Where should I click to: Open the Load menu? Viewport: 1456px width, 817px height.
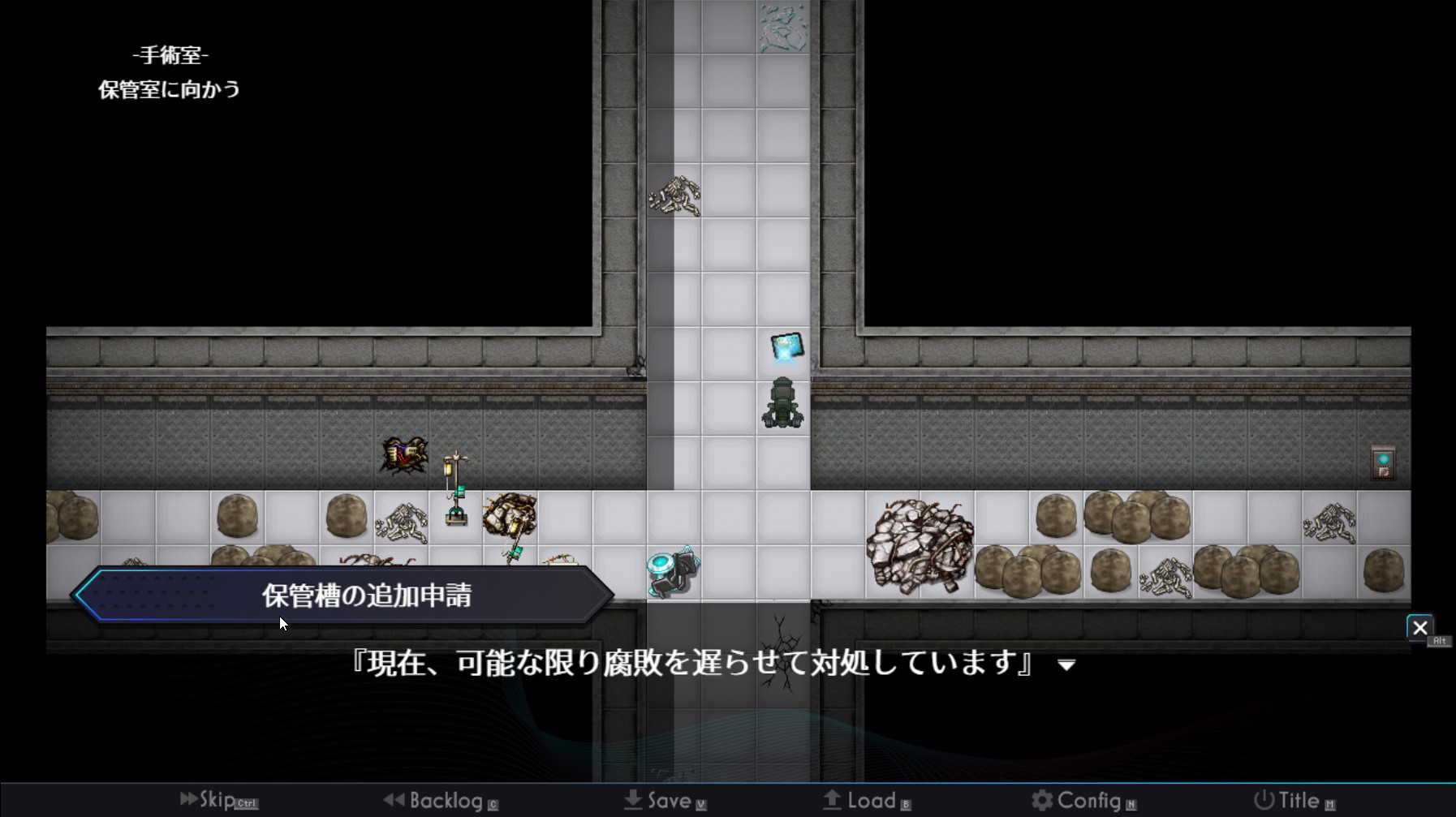[x=866, y=801]
